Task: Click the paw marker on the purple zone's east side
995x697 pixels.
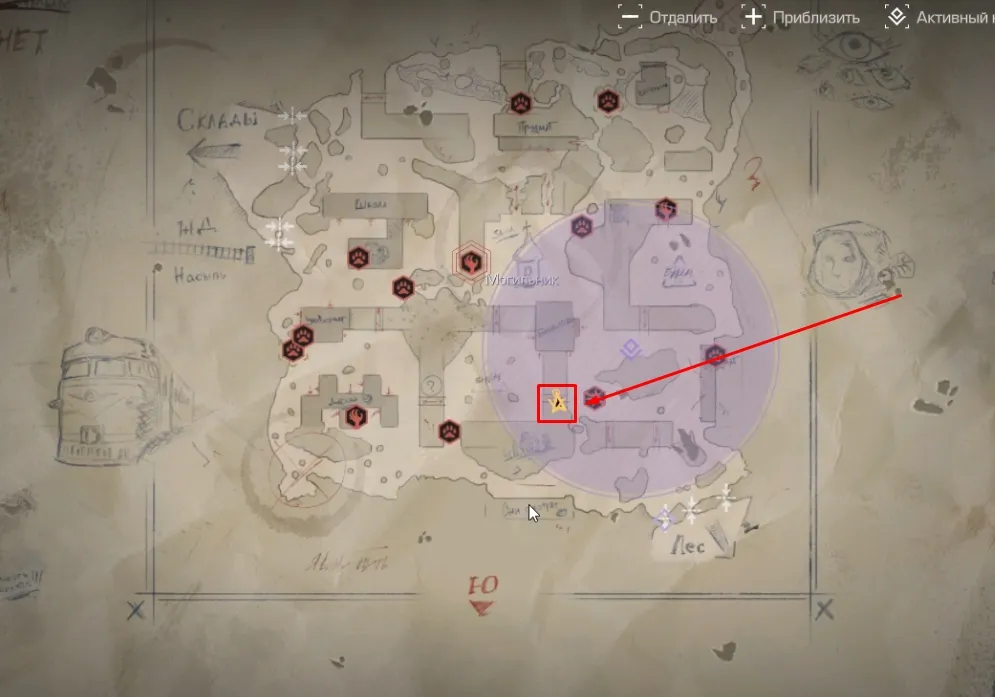Action: pyautogui.click(x=714, y=356)
